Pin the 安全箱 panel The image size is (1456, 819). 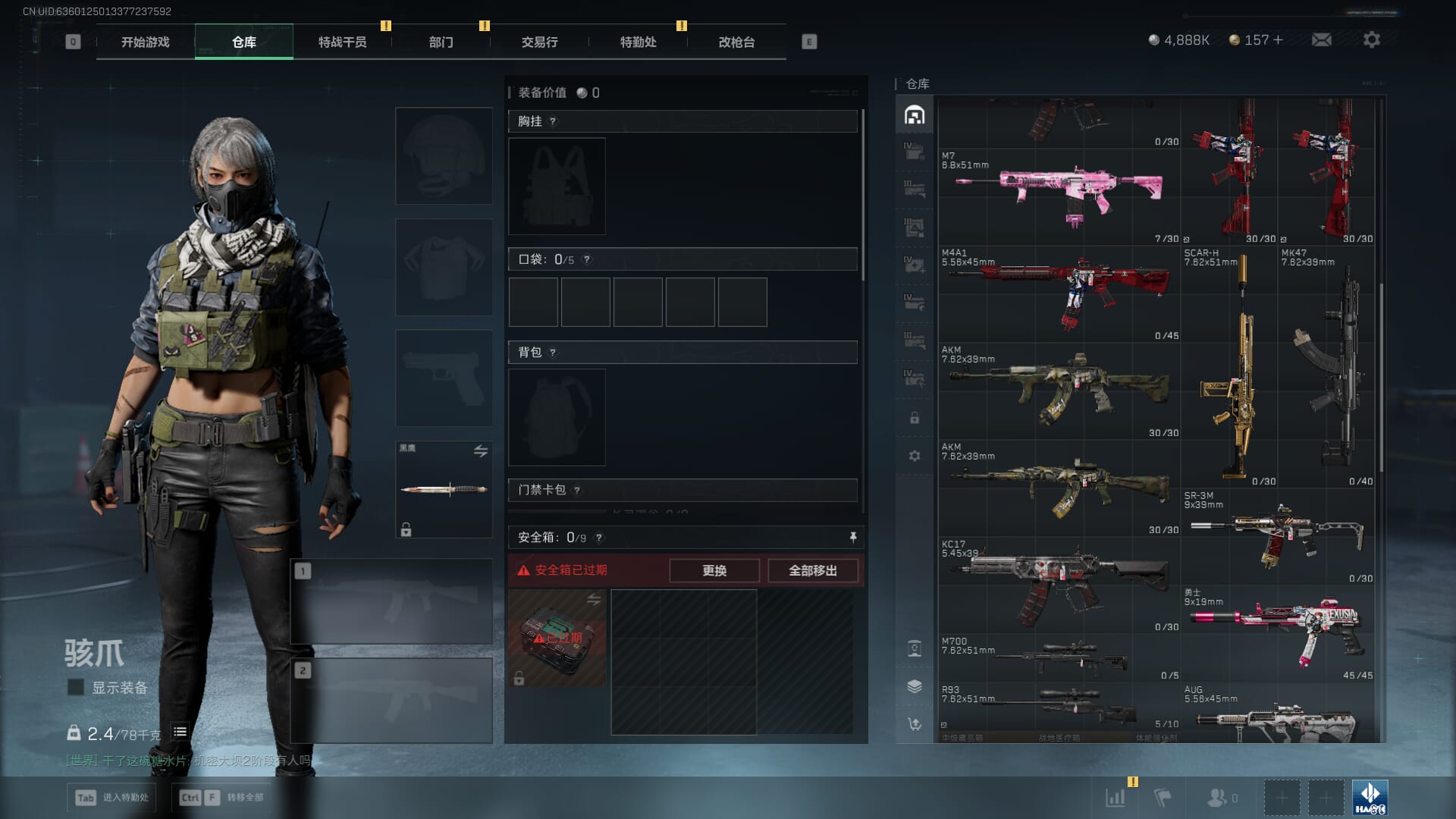(x=853, y=537)
